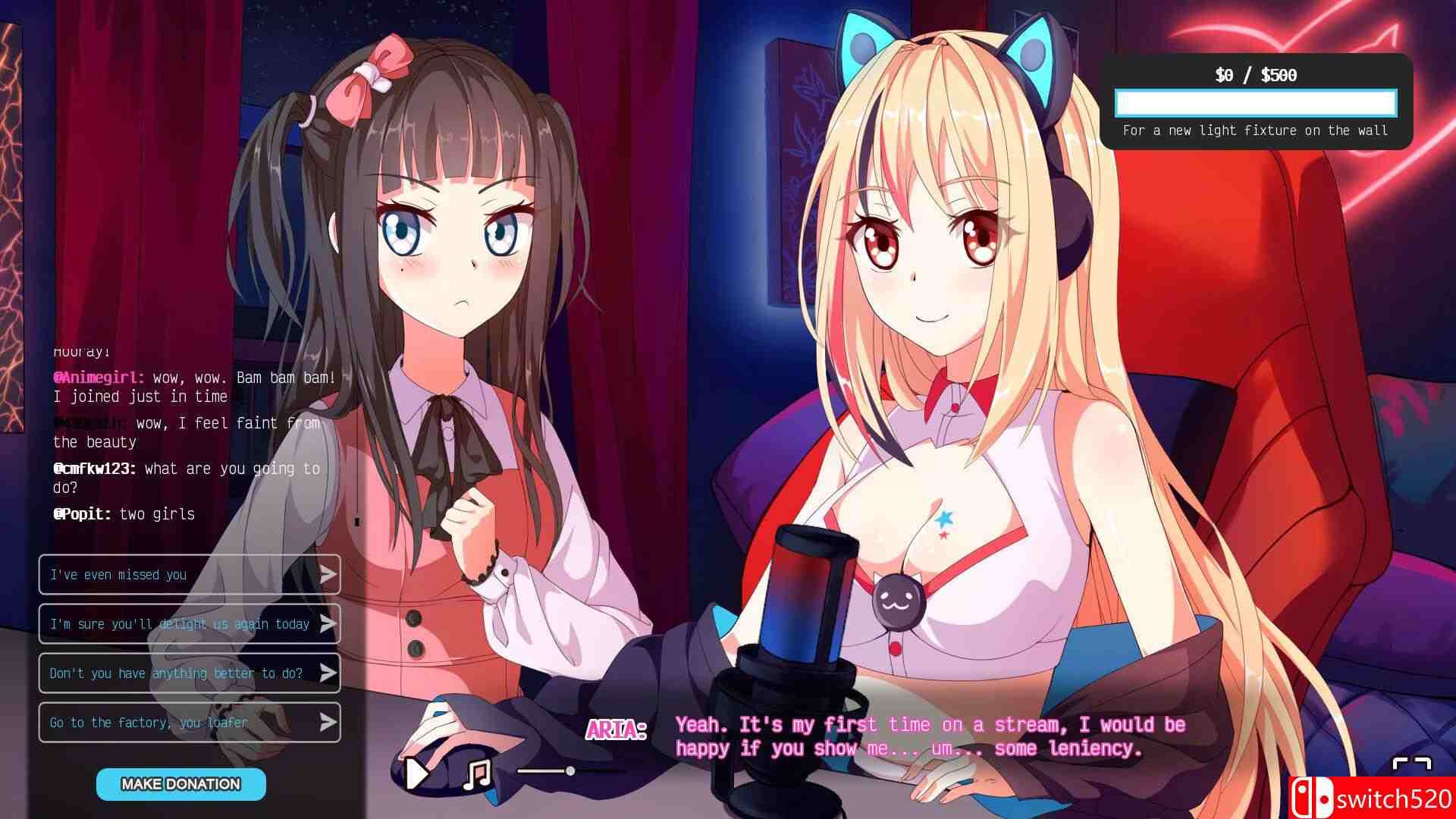Click arrow on "I'm sure you'll delight us" choice
Screen dimensions: 1456x819
pyautogui.click(x=329, y=623)
